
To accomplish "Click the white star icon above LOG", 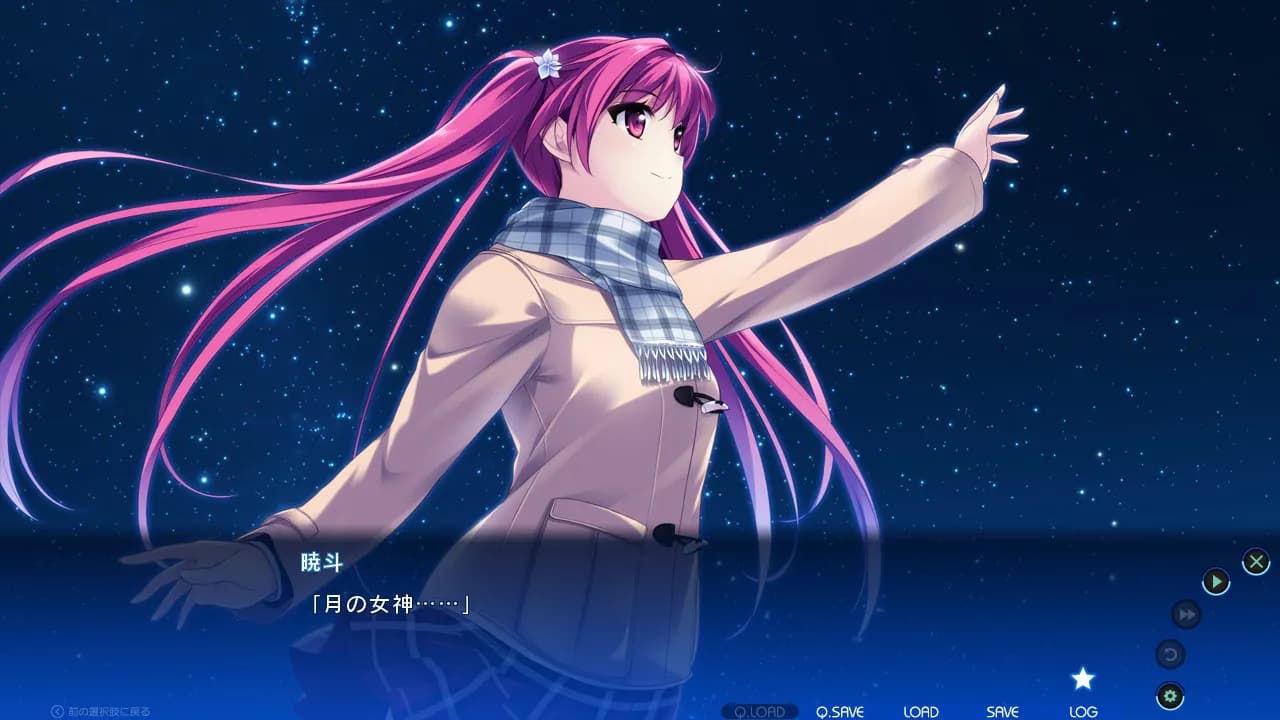I will (1085, 678).
